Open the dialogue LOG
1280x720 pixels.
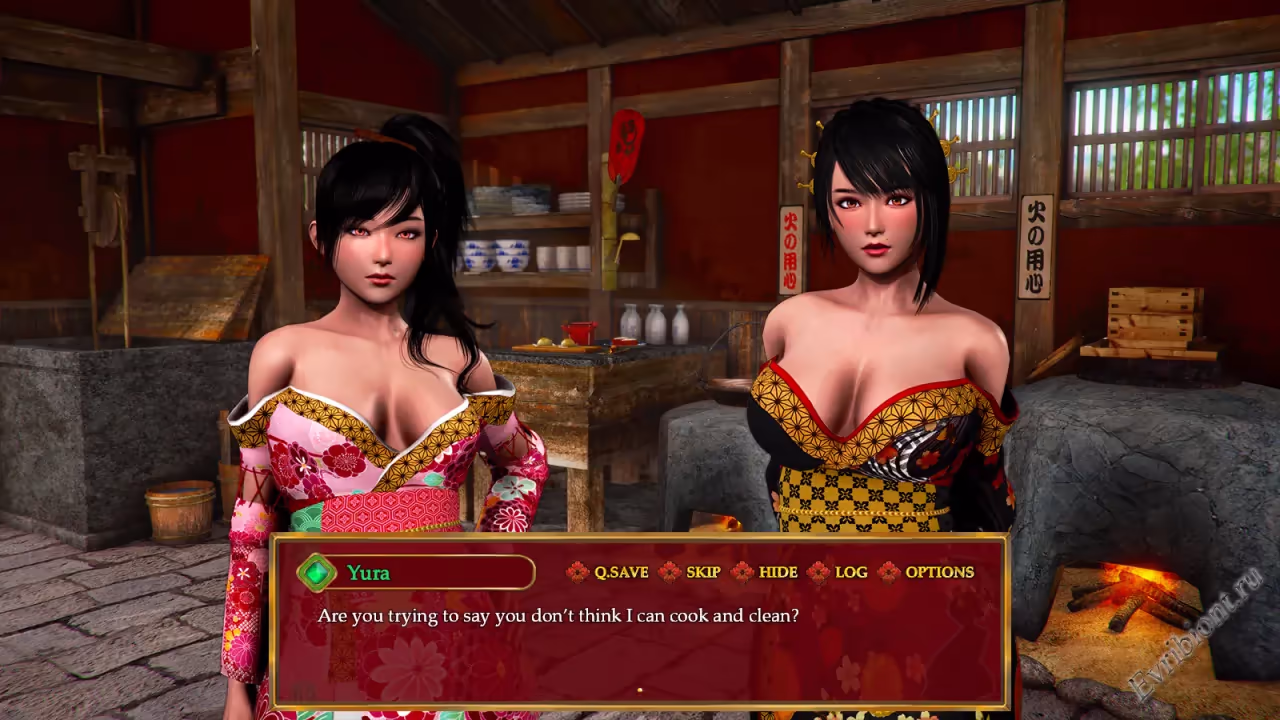[850, 572]
